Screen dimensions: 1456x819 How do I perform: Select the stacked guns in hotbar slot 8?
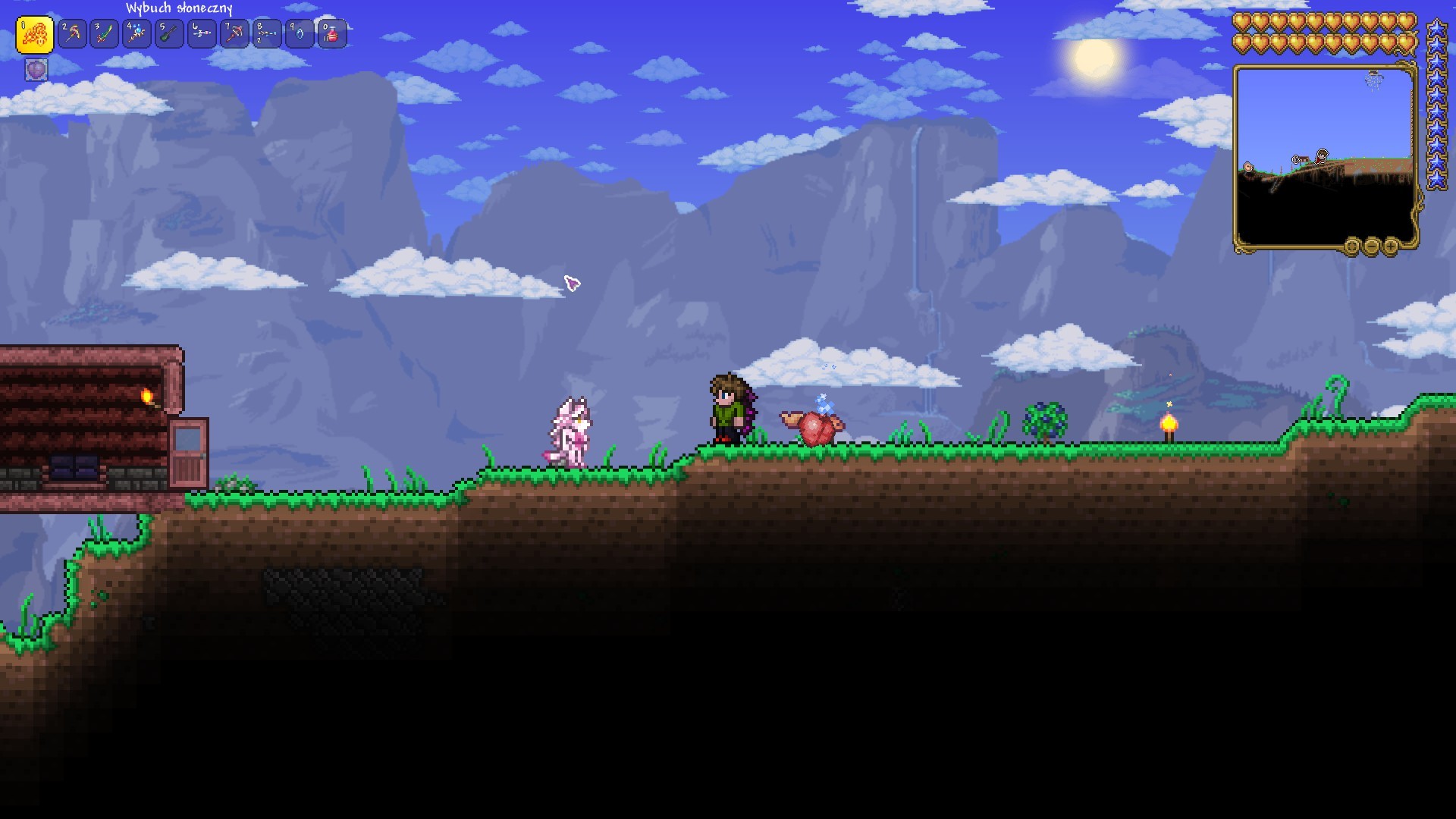pyautogui.click(x=266, y=33)
